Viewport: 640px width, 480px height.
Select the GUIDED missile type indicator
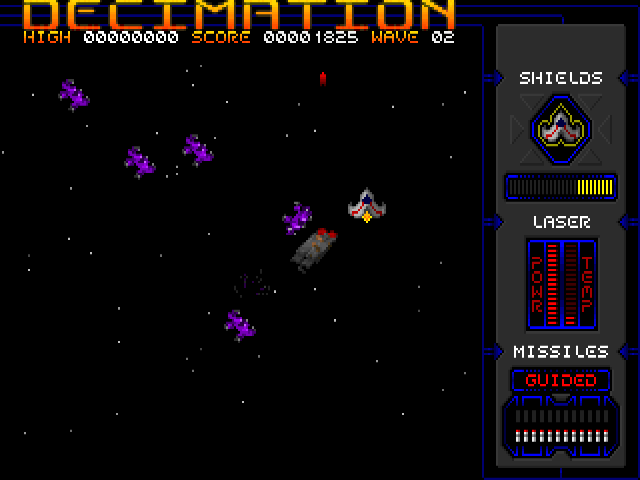560,380
